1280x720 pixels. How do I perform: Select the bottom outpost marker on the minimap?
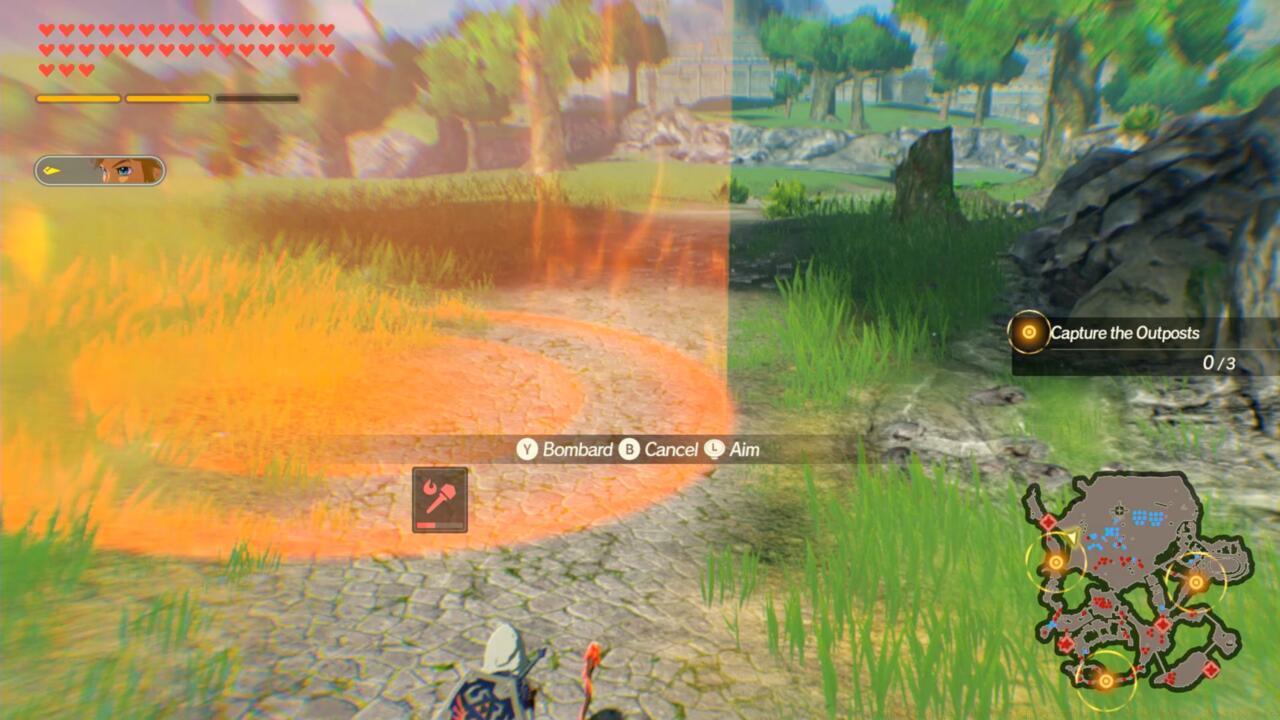pos(1106,680)
